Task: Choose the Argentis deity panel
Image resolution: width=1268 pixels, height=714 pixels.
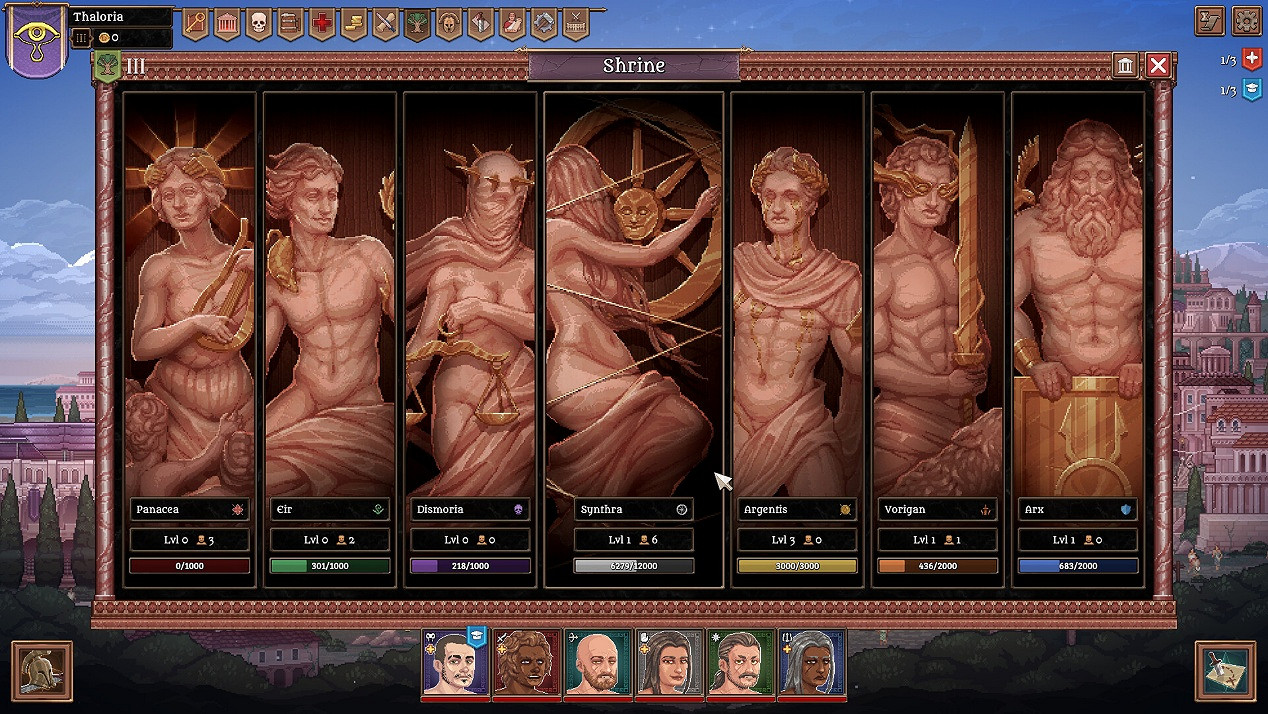Action: point(797,300)
